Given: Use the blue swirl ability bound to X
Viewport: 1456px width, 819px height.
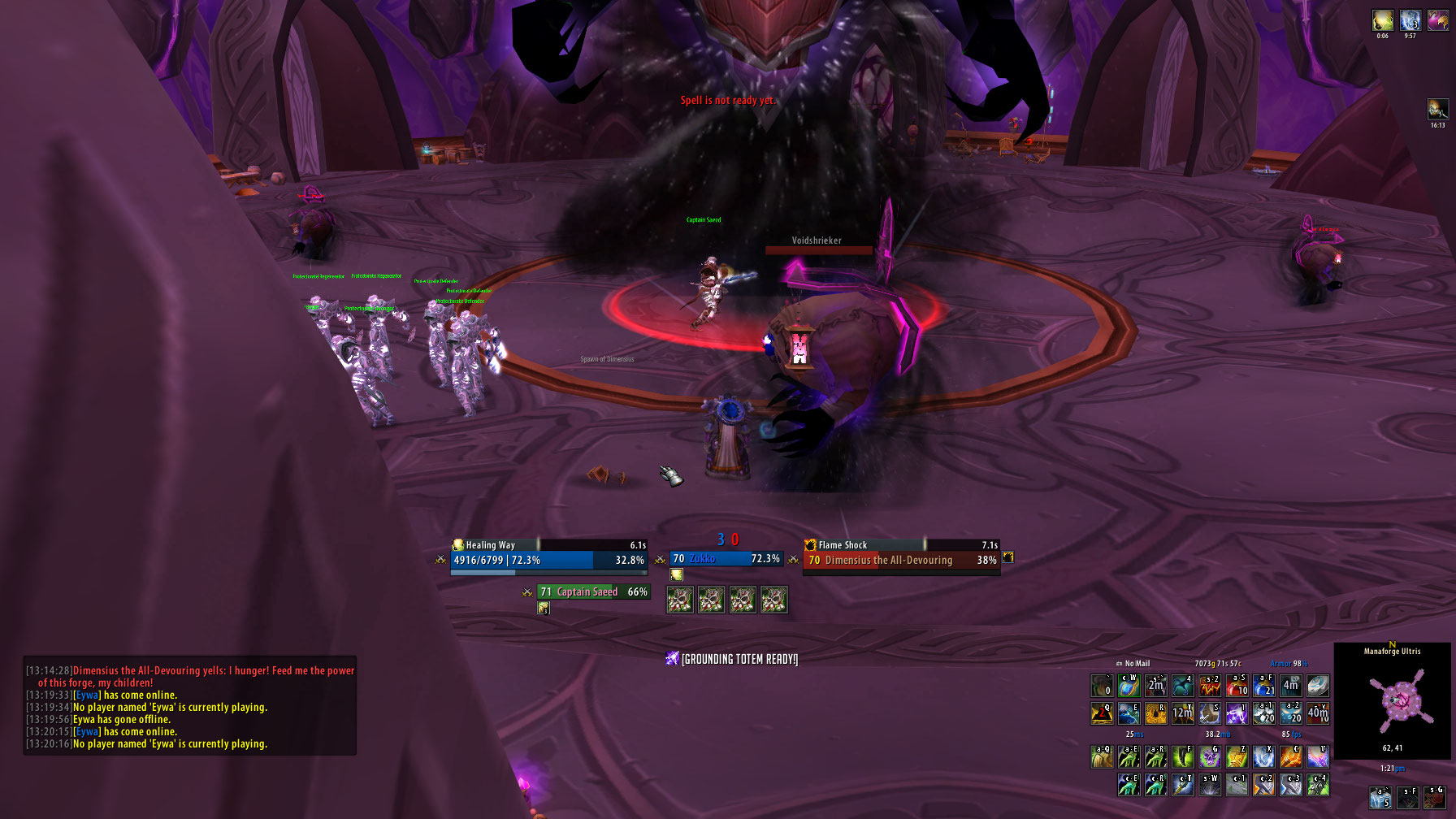Looking at the screenshot, I should tap(1263, 757).
